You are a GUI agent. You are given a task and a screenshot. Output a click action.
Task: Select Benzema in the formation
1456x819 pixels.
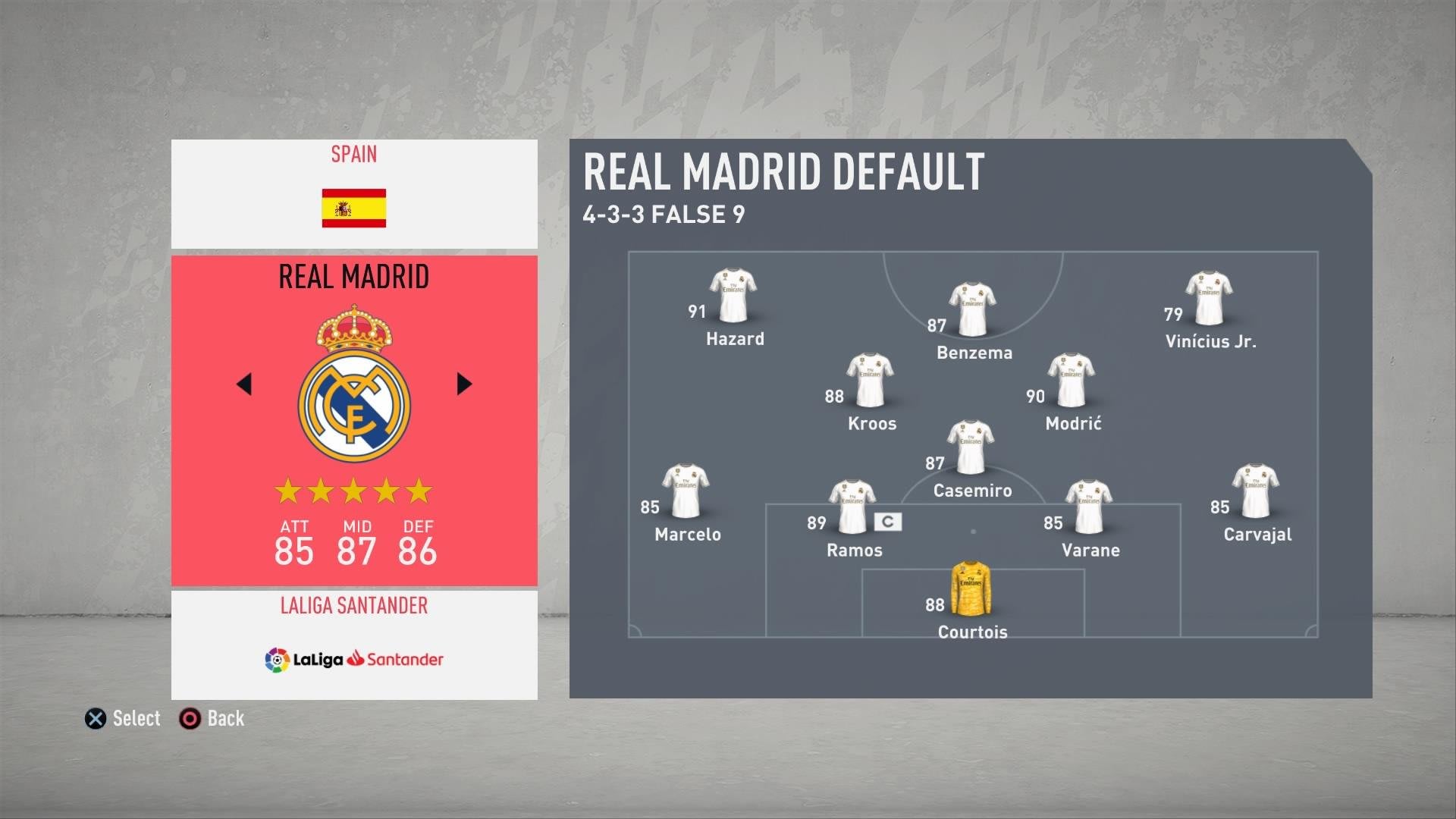[x=973, y=309]
